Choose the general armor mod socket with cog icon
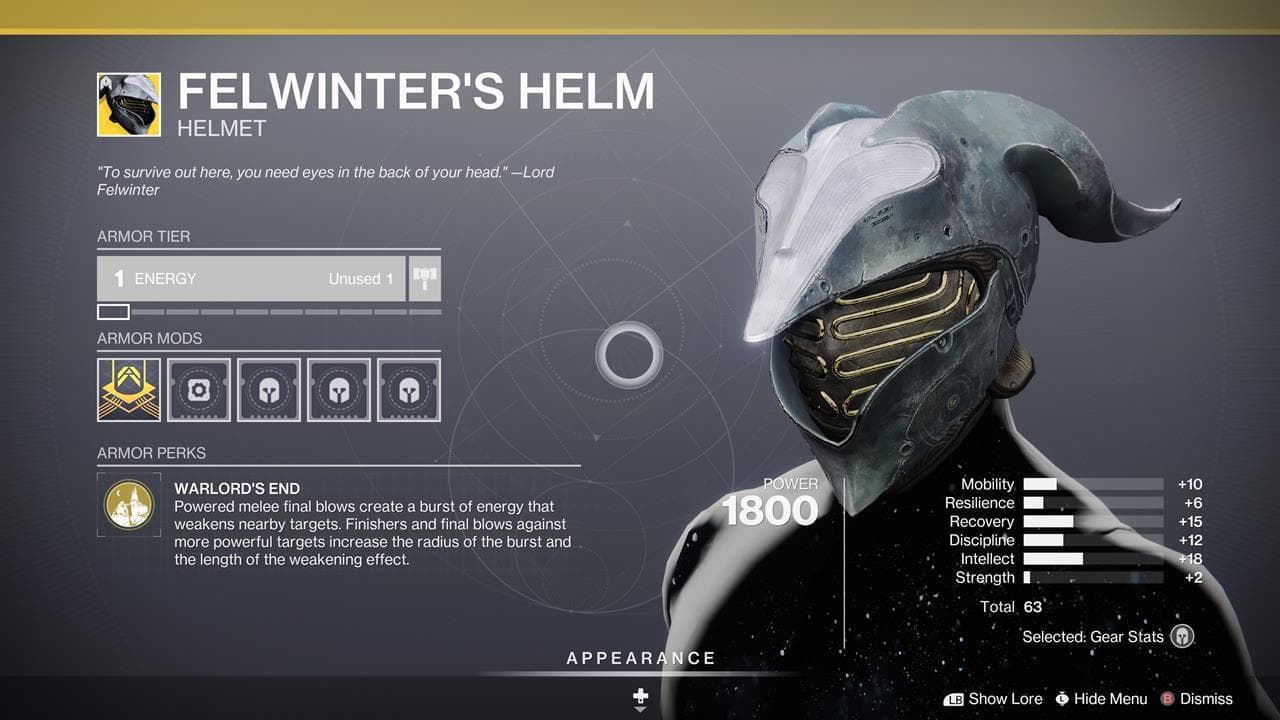This screenshot has height=720, width=1280. point(199,390)
